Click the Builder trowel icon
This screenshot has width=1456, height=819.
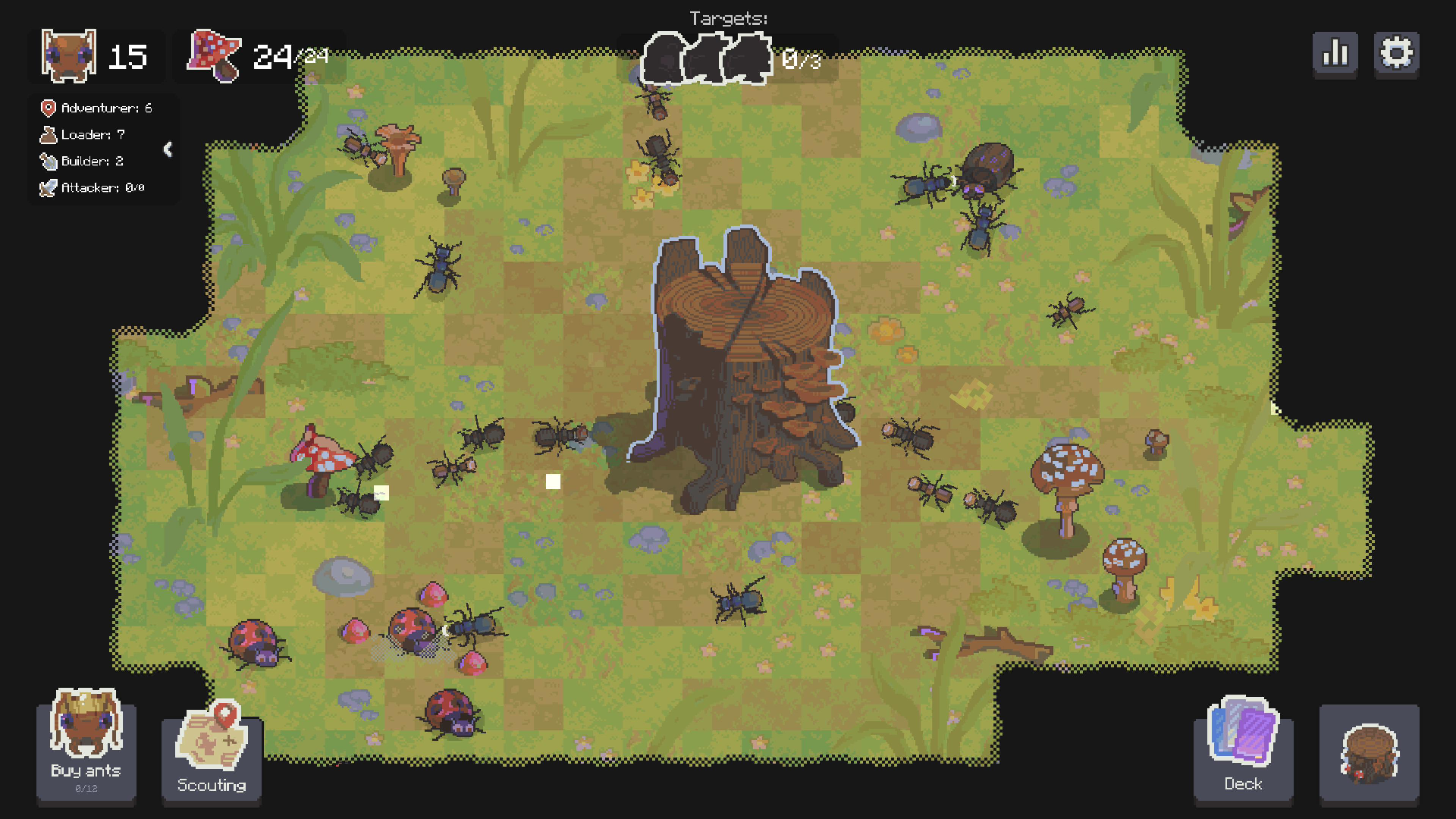pos(47,161)
